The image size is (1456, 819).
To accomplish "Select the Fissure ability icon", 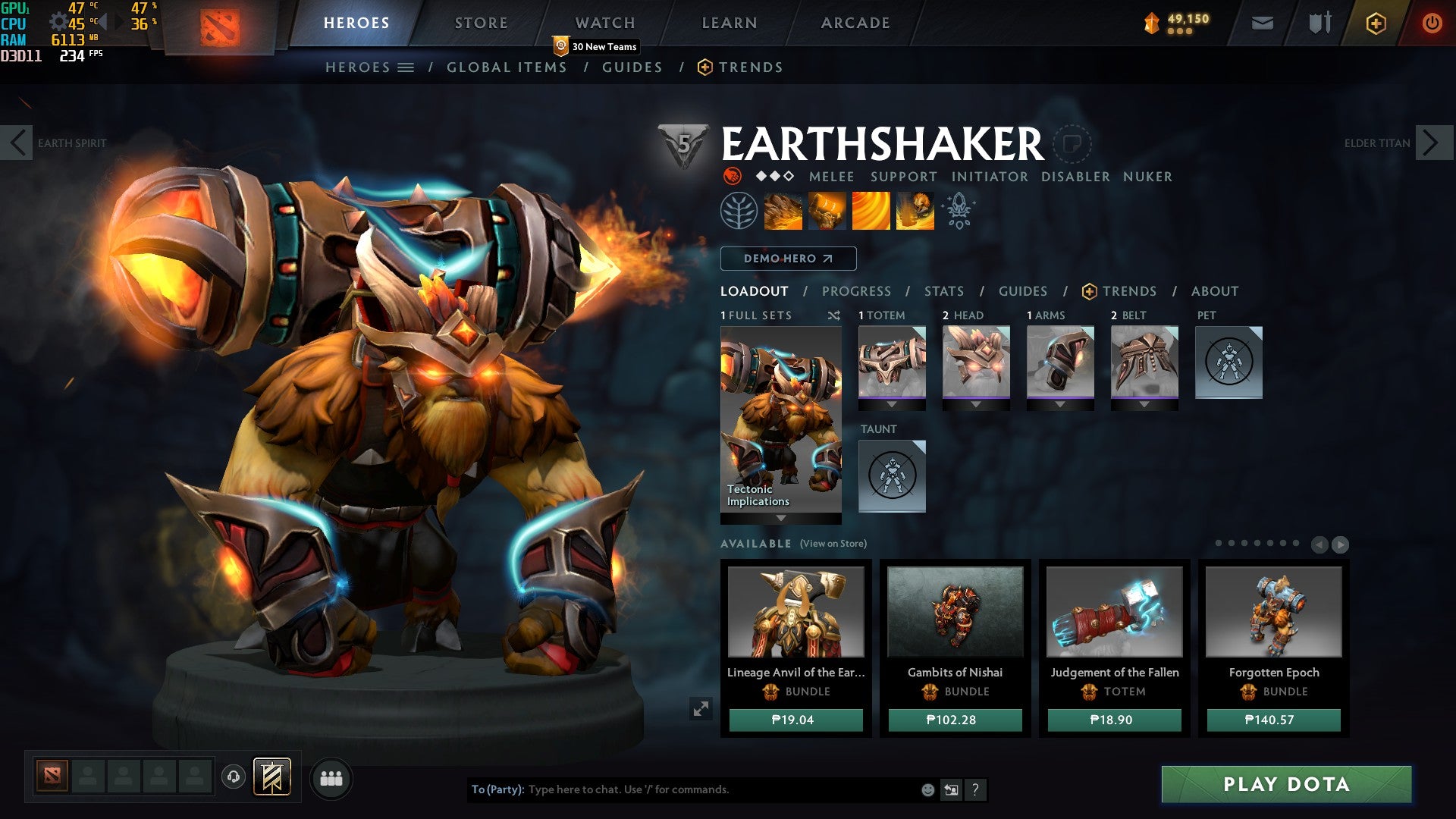I will [785, 211].
